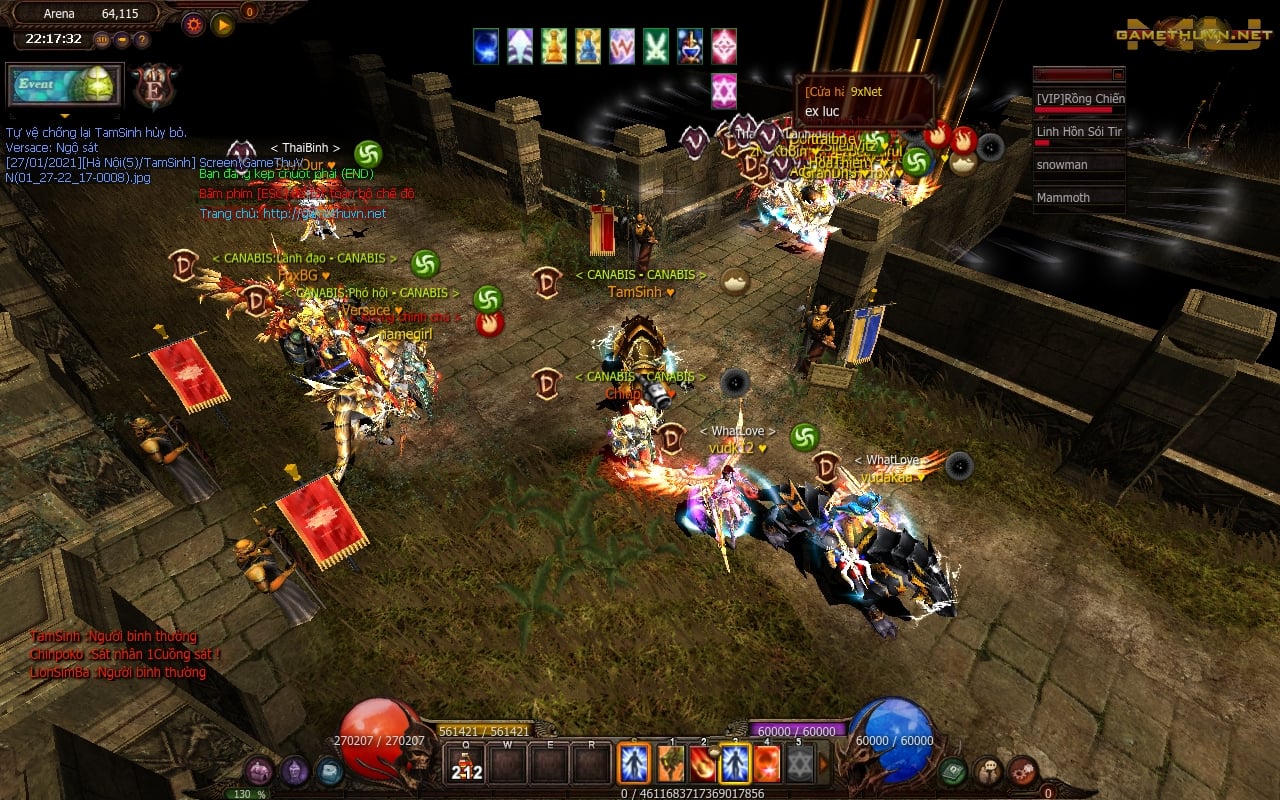The height and width of the screenshot is (800, 1280).
Task: Select the Mammoth party member row
Action: point(1079,198)
